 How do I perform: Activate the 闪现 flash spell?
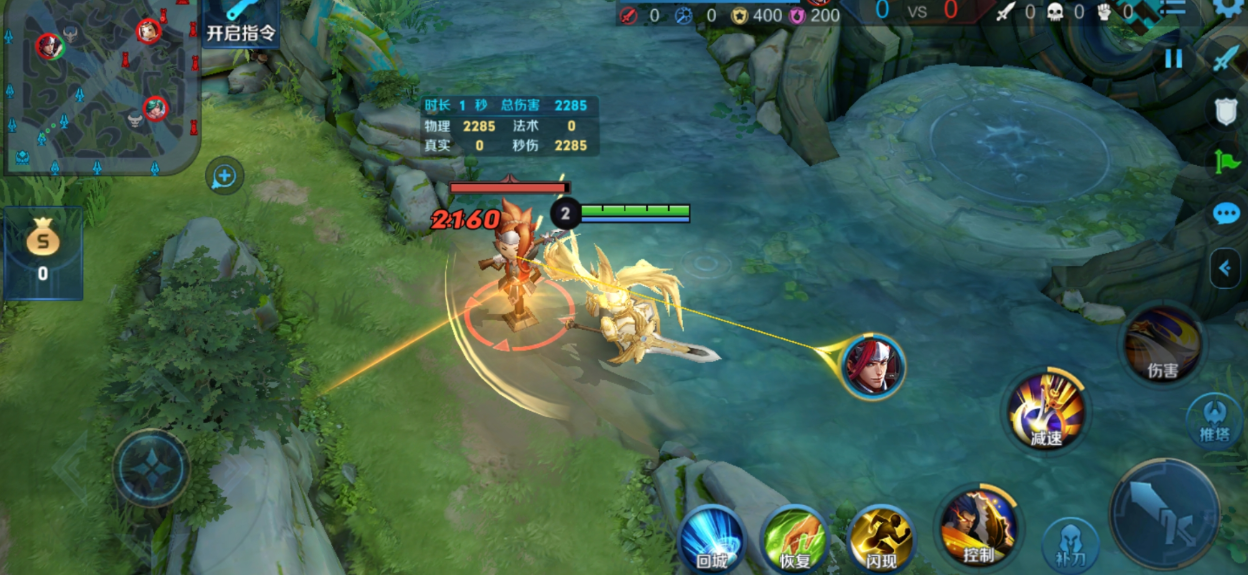(x=880, y=541)
